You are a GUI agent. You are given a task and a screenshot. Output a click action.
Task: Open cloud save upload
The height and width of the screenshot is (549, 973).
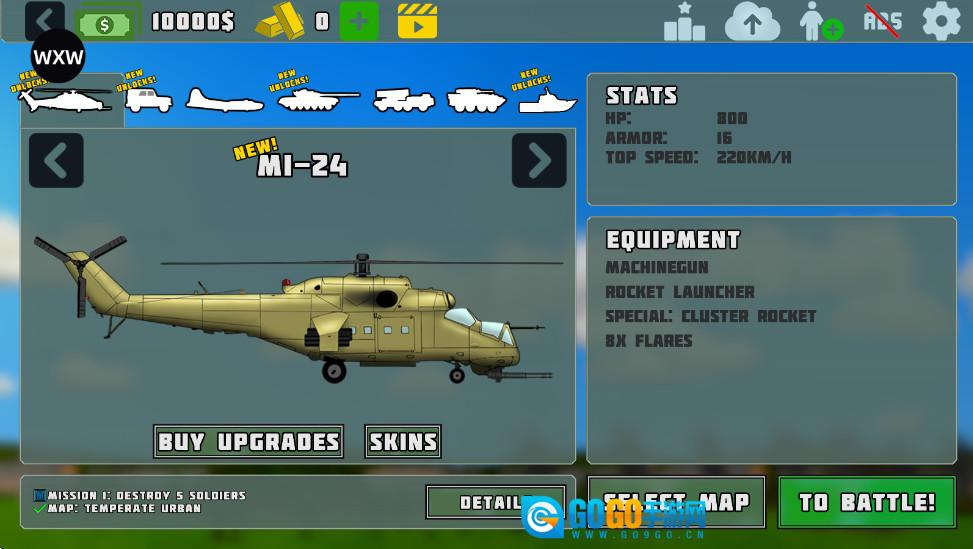752,21
